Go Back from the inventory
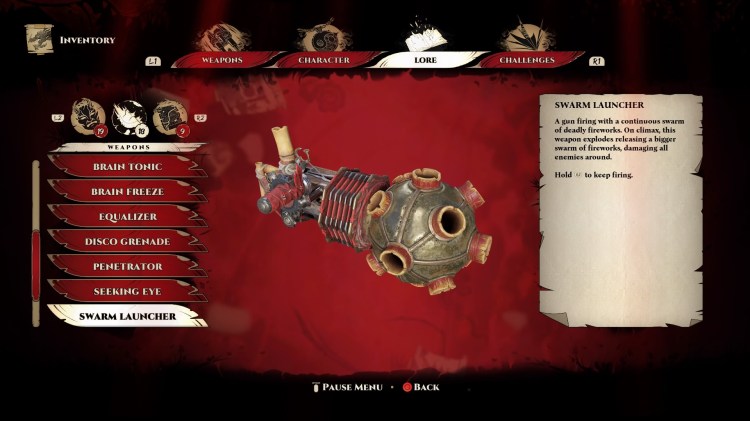Image resolution: width=750 pixels, height=421 pixels. coord(420,387)
